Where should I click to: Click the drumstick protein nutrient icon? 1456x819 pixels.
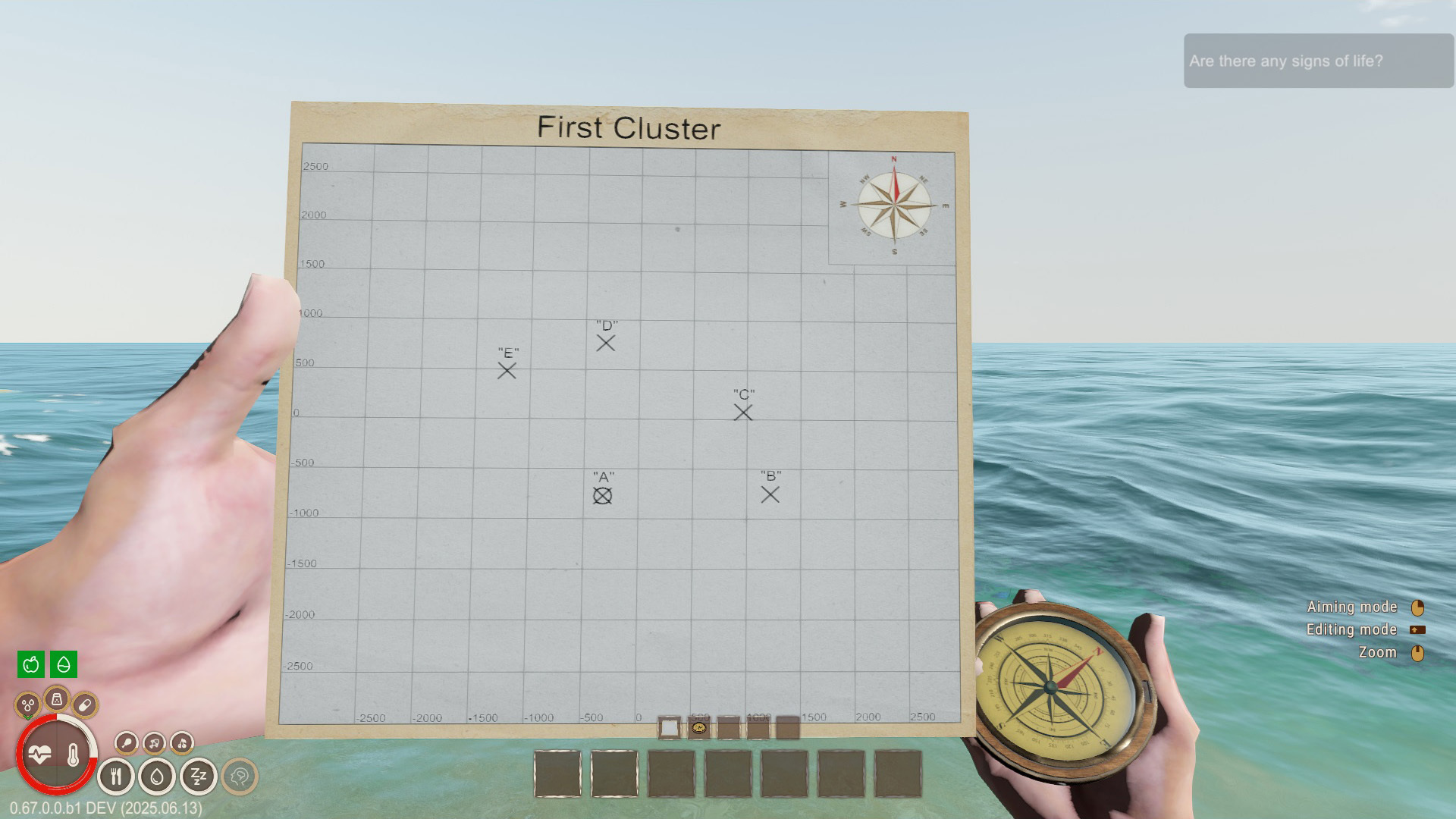coord(127,744)
